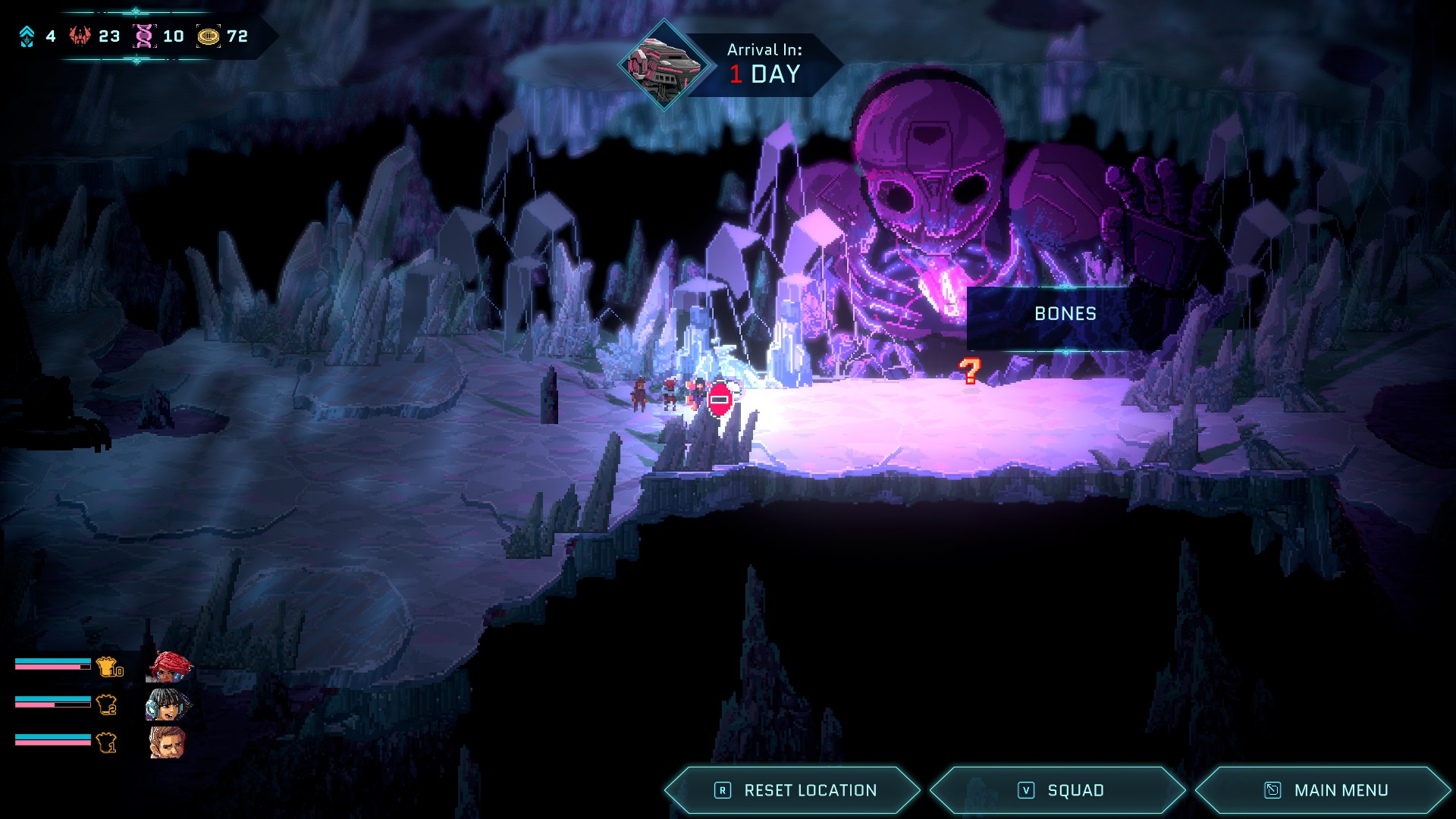
Task: Select the brown-haired squad member portrait
Action: tap(167, 743)
